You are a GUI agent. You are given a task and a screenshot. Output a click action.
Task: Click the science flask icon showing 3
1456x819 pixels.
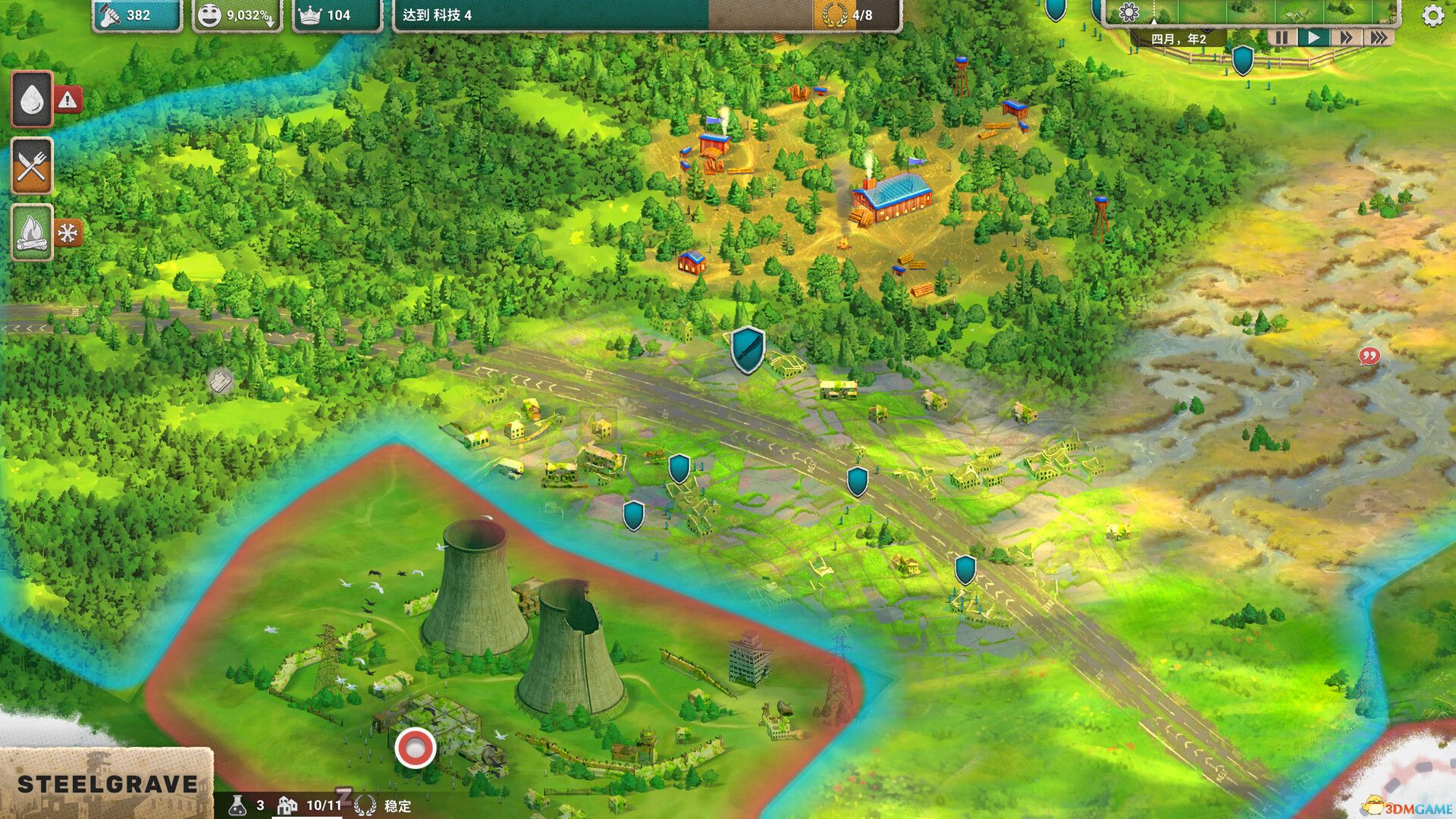[x=240, y=806]
